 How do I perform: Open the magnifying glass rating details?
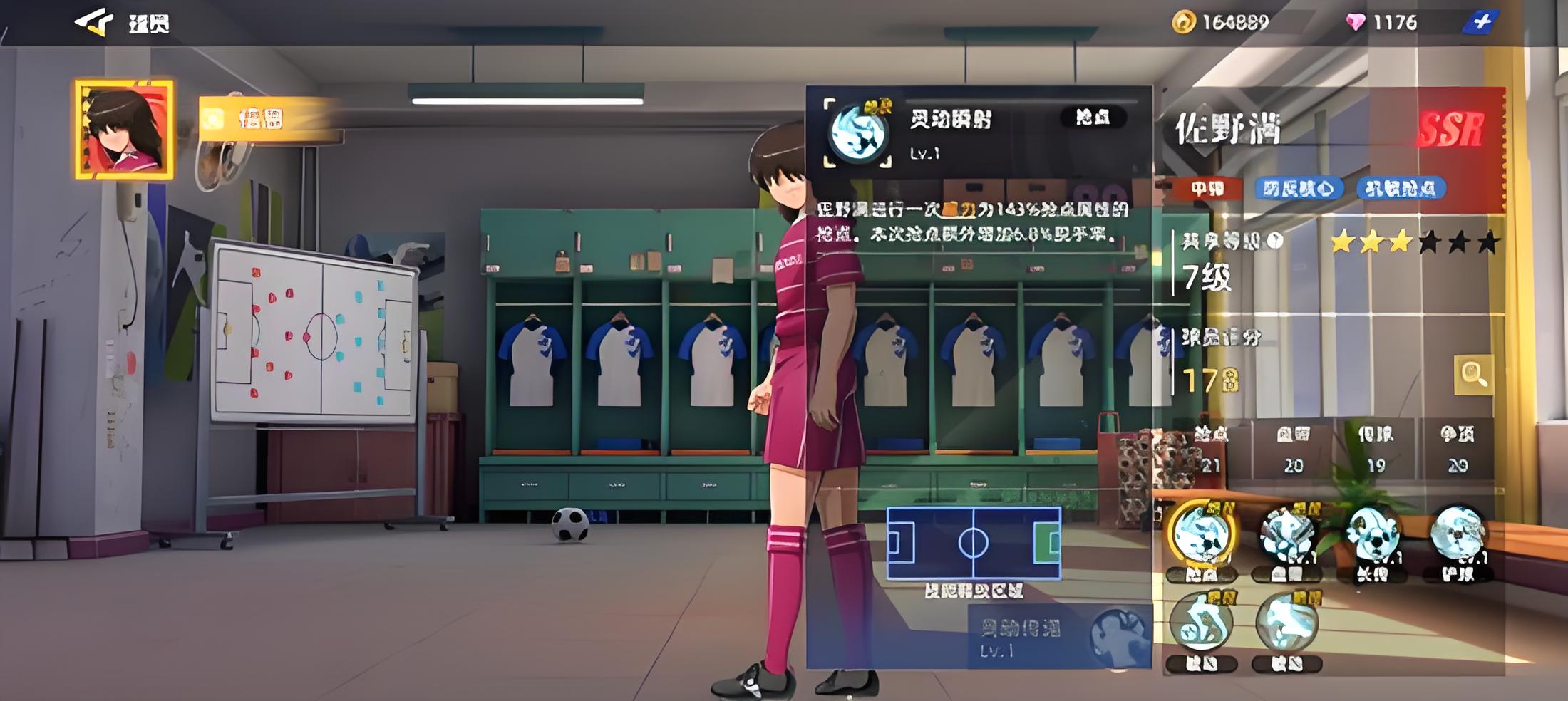1472,374
